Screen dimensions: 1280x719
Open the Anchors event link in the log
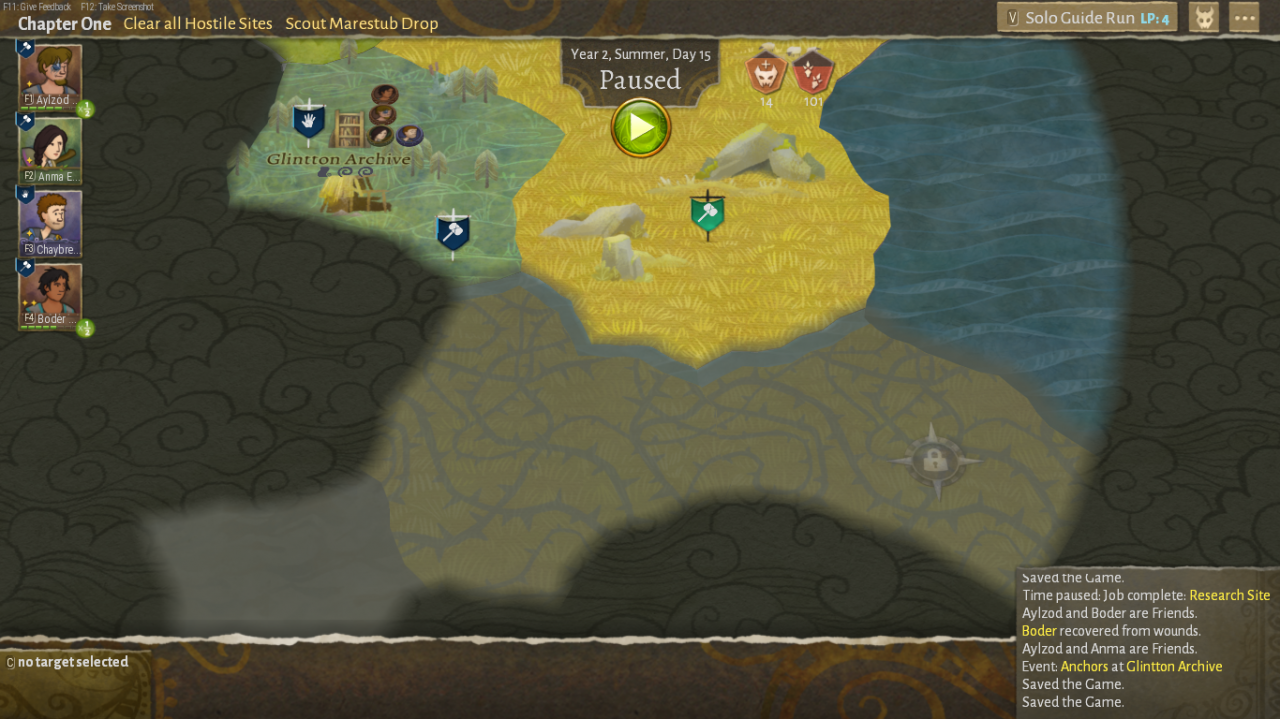tap(1084, 666)
